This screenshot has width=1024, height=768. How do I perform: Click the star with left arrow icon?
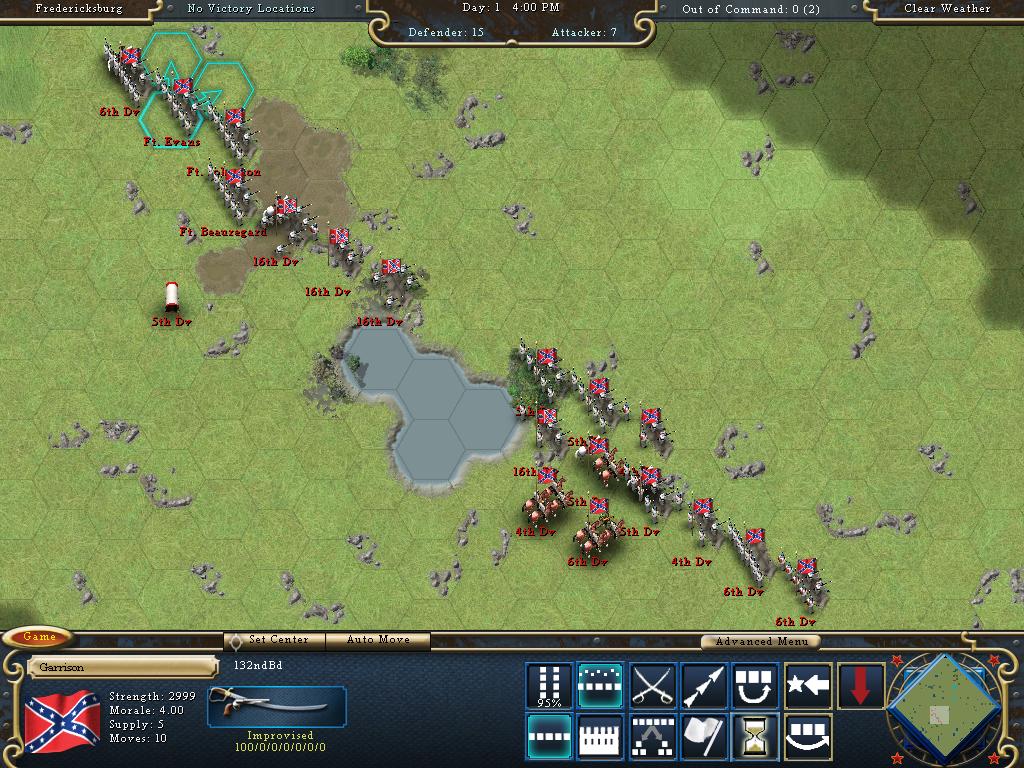(808, 686)
